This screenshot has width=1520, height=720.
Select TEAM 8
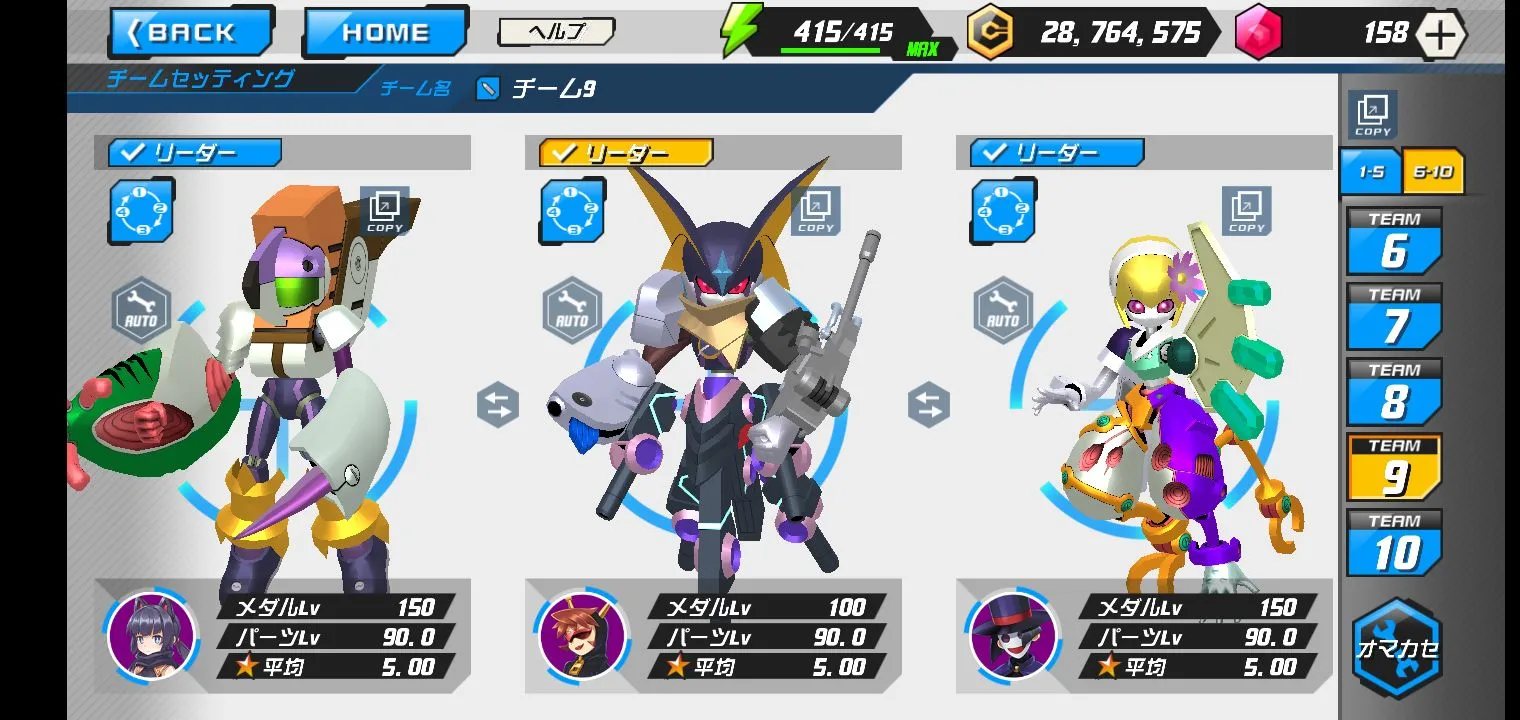pyautogui.click(x=1394, y=392)
